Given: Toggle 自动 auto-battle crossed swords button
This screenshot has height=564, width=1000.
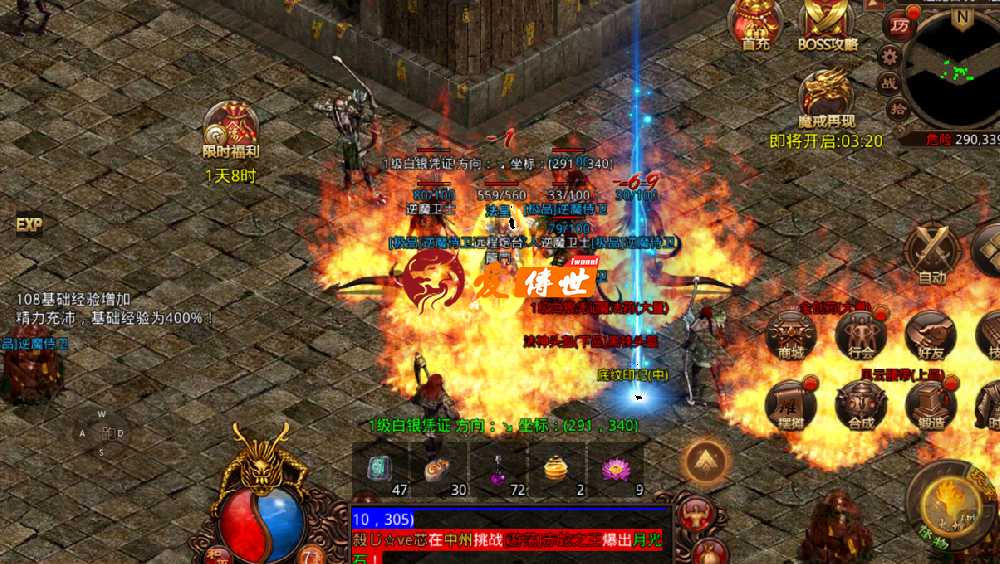Looking at the screenshot, I should click(932, 251).
